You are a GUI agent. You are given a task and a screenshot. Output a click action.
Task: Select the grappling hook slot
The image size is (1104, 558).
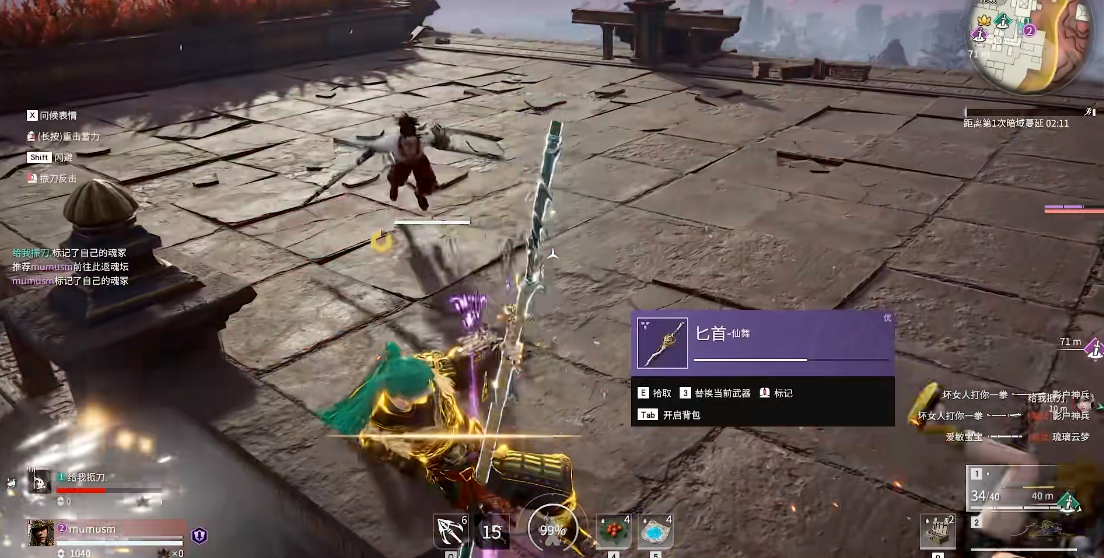[x=450, y=531]
